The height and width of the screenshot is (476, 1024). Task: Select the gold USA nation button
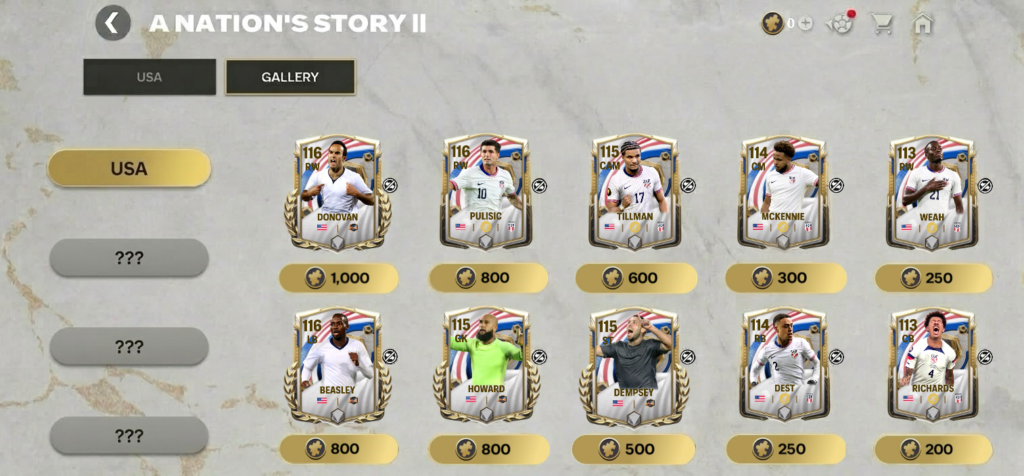129,168
